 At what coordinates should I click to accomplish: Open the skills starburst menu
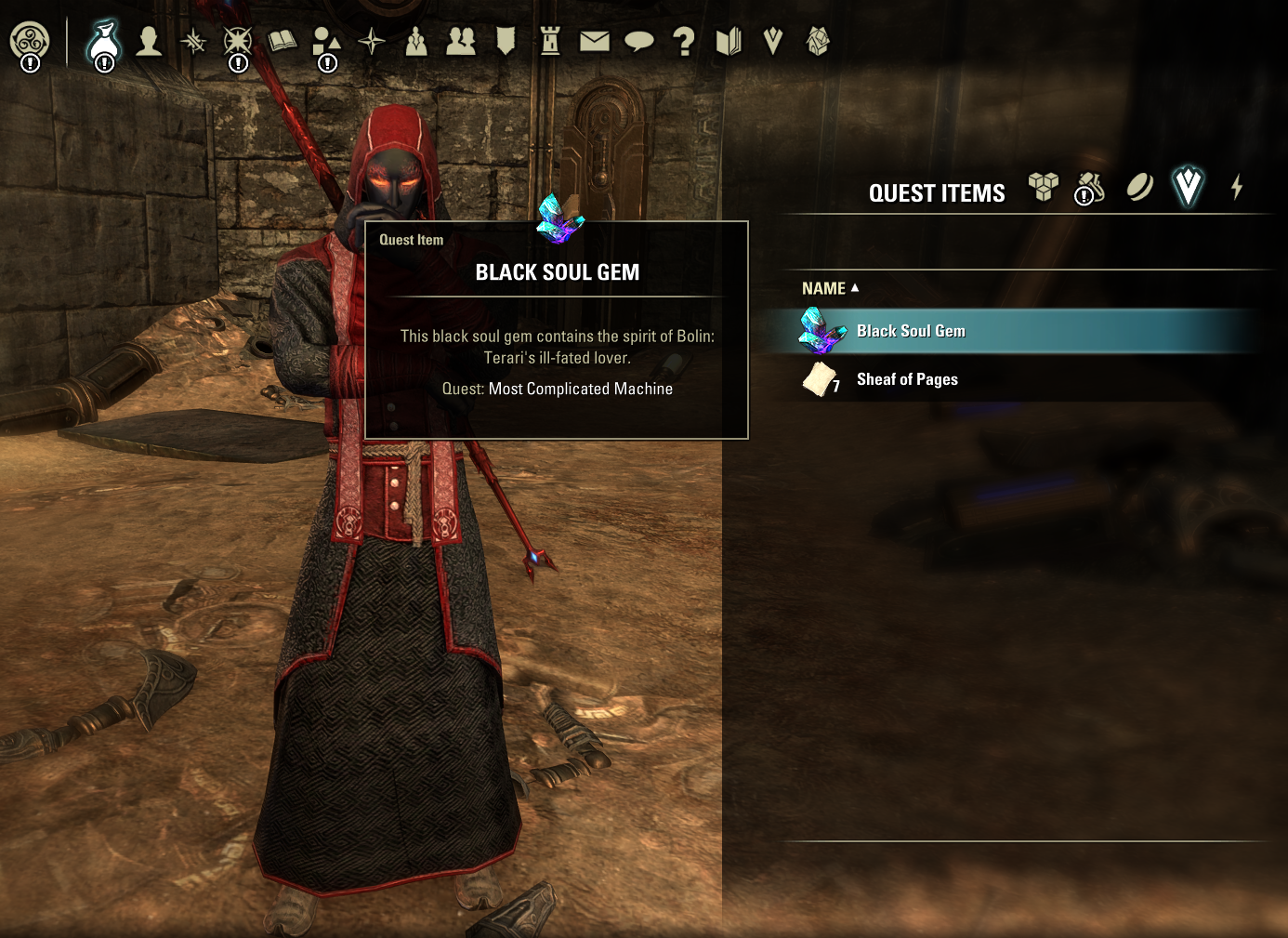[x=193, y=41]
